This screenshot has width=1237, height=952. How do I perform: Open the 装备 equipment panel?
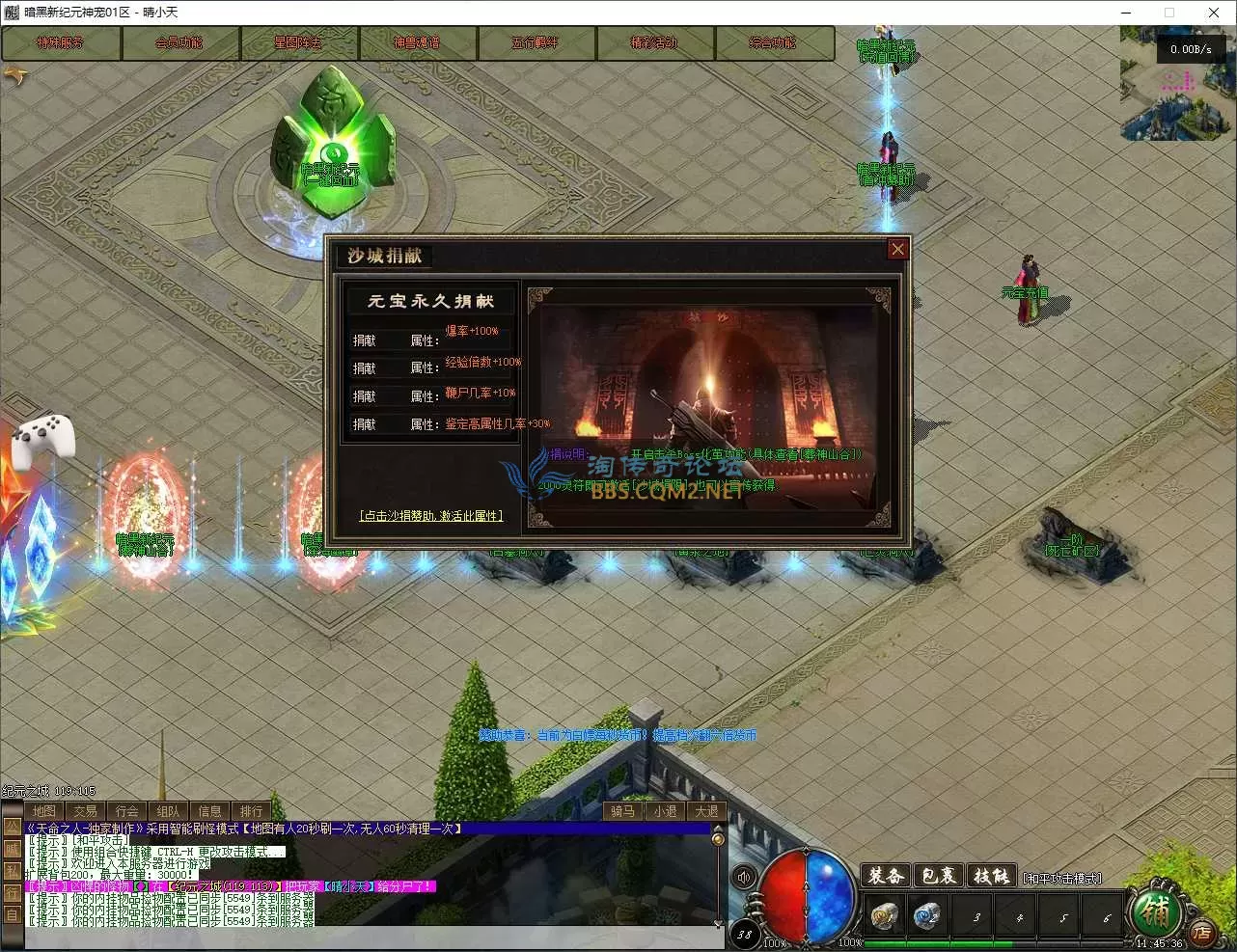pos(886,876)
